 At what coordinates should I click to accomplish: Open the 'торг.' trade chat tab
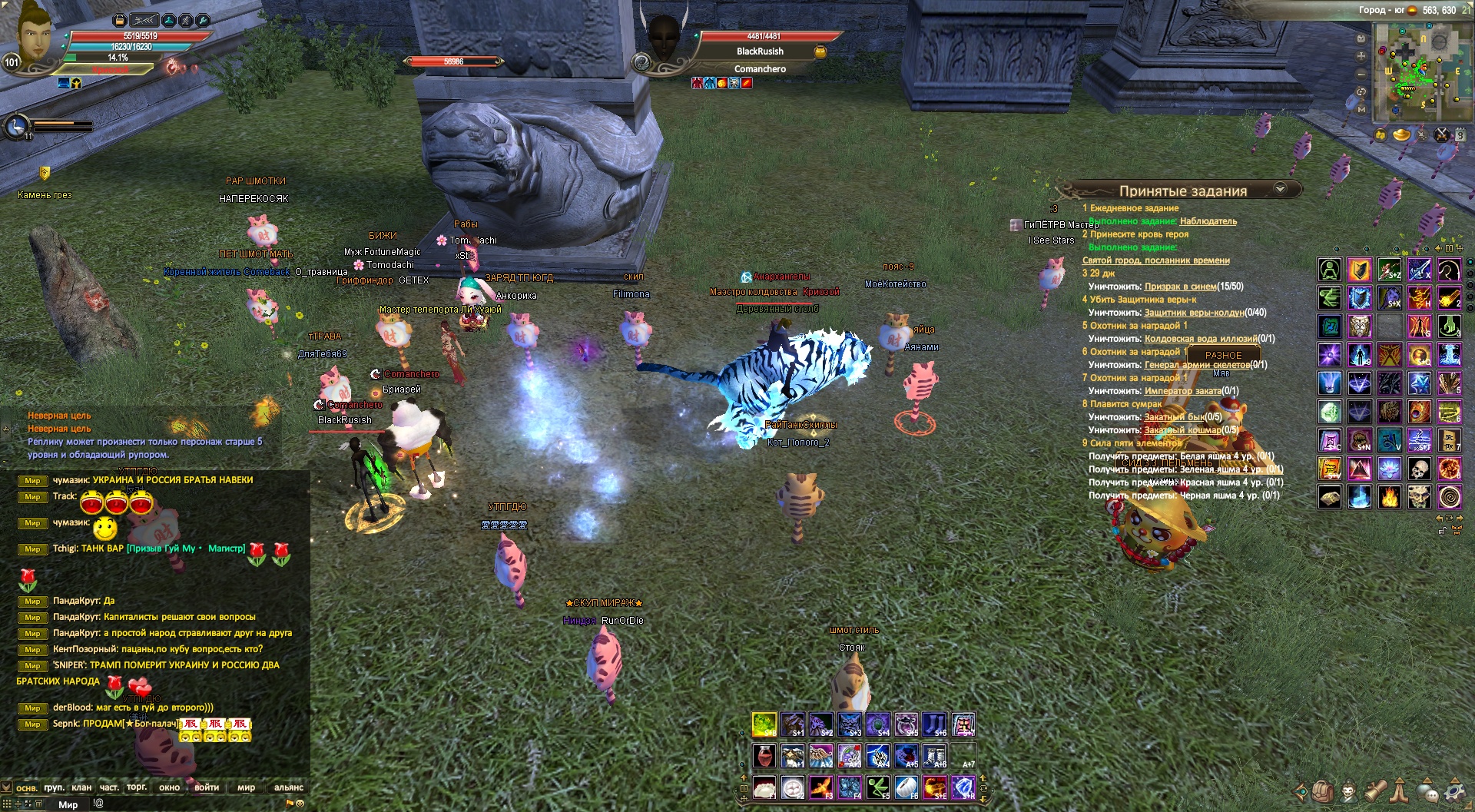coord(137,787)
